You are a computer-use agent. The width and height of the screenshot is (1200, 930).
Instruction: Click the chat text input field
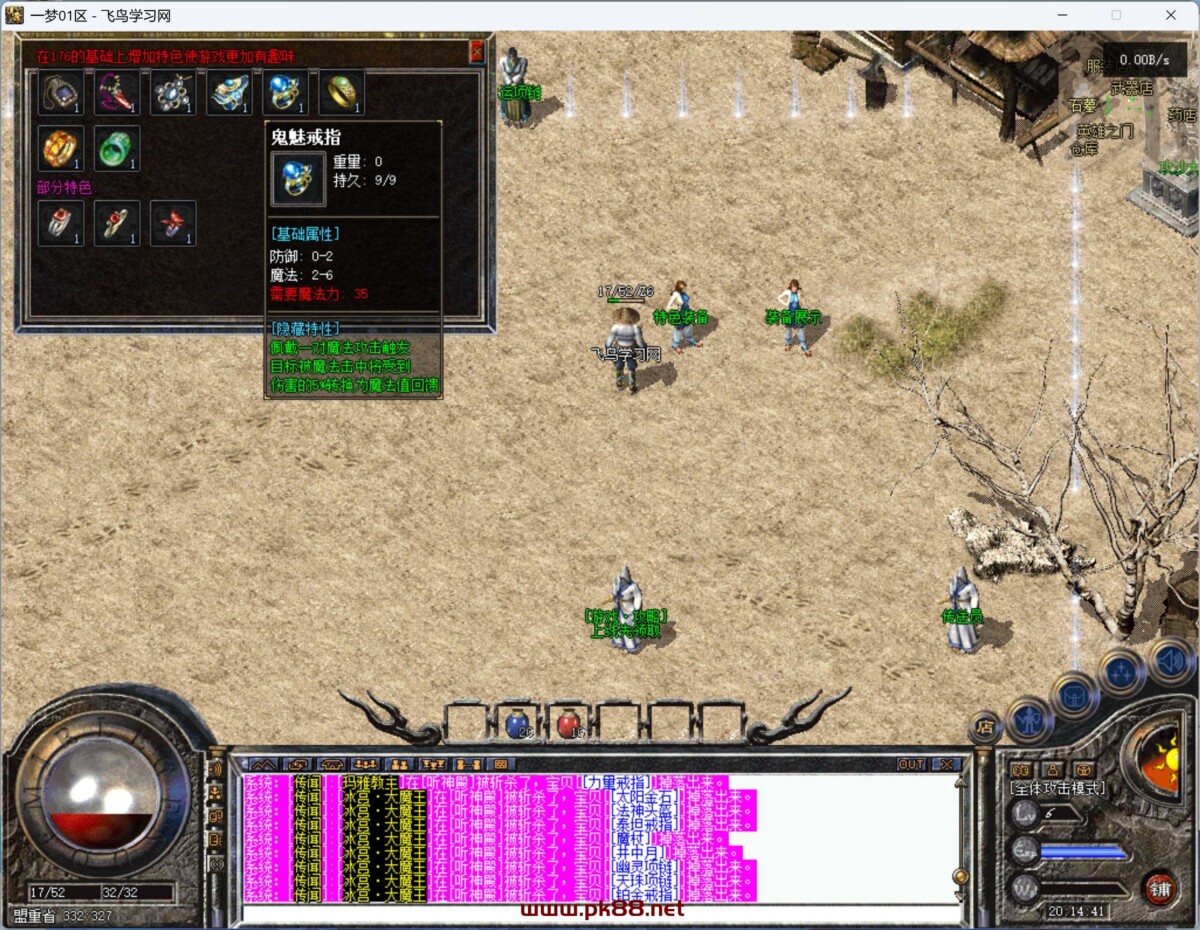point(600,912)
